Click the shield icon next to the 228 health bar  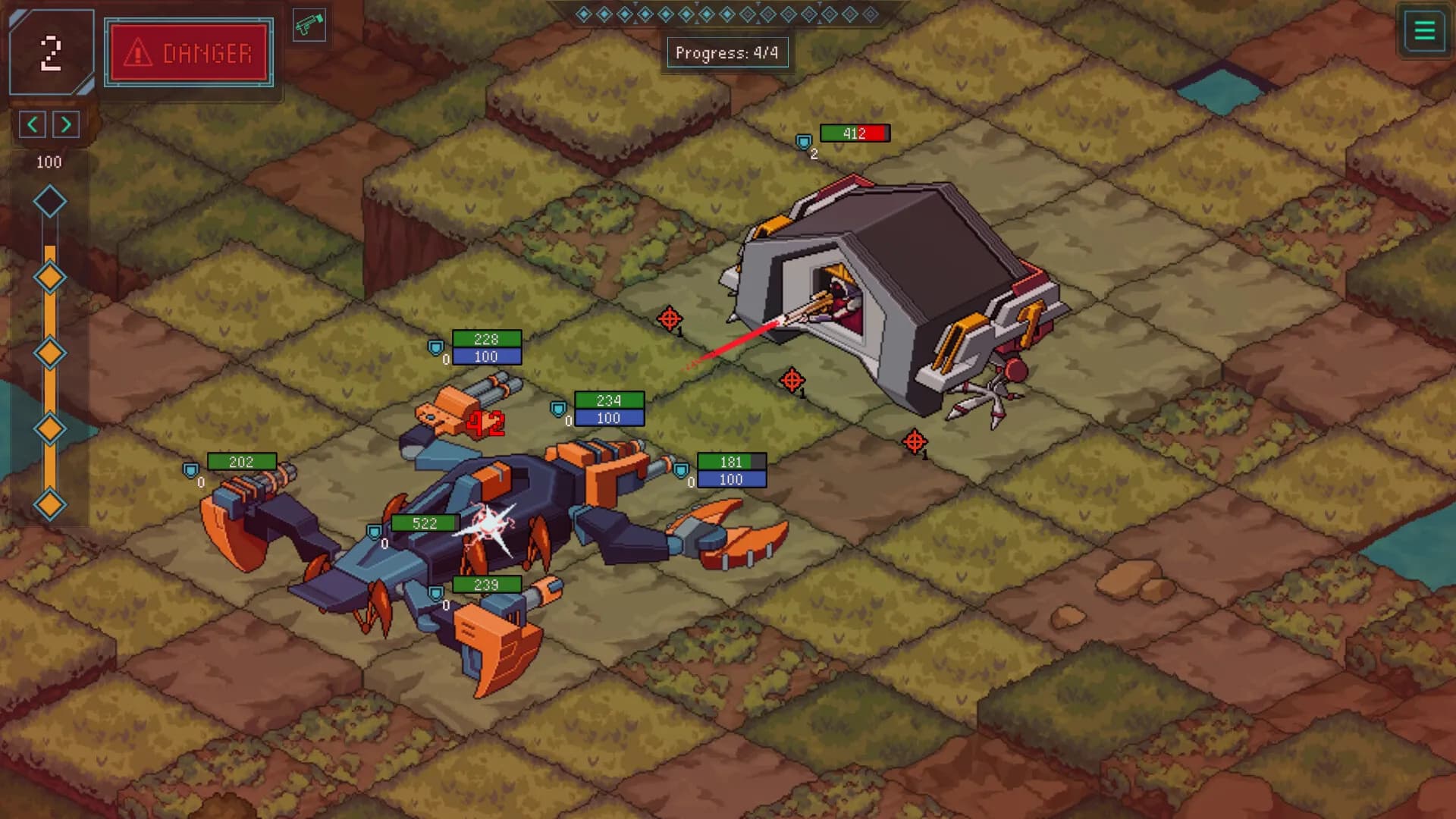(436, 346)
